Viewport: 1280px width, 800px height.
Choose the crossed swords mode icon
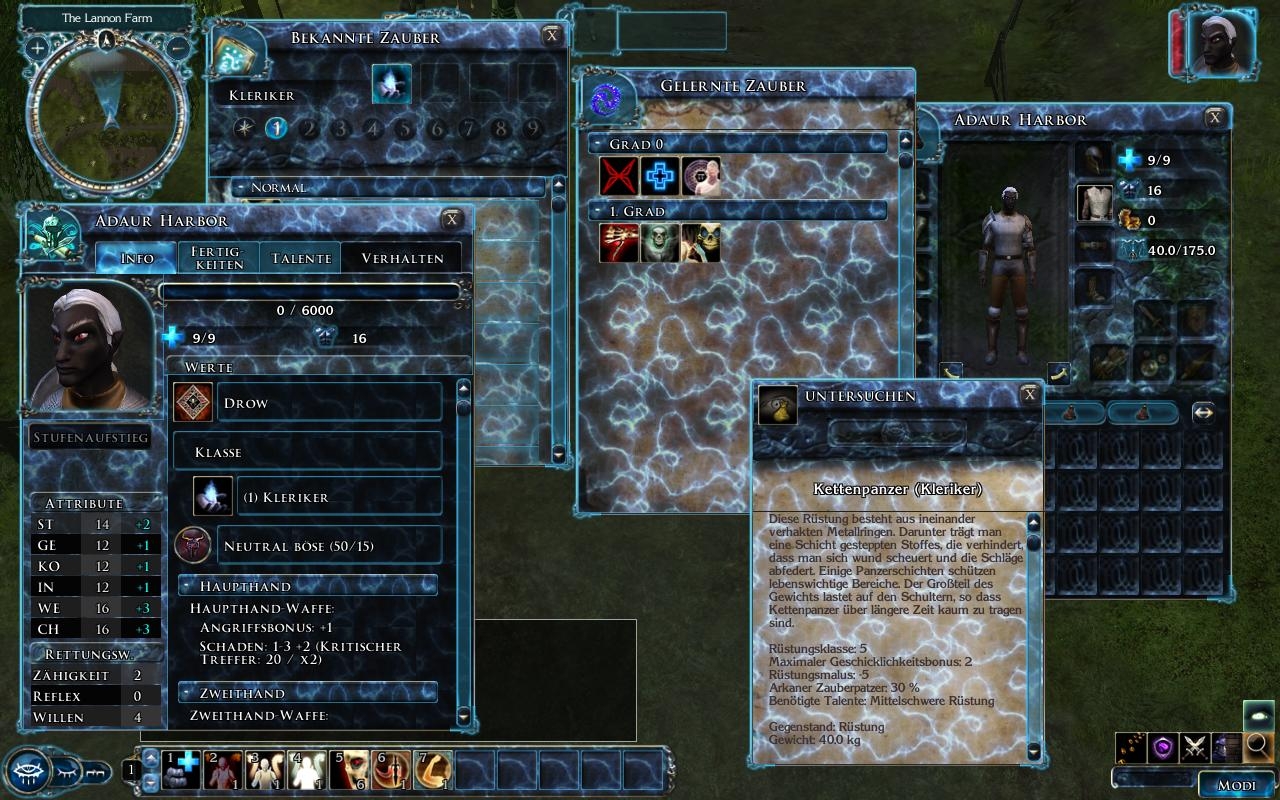click(x=1194, y=746)
